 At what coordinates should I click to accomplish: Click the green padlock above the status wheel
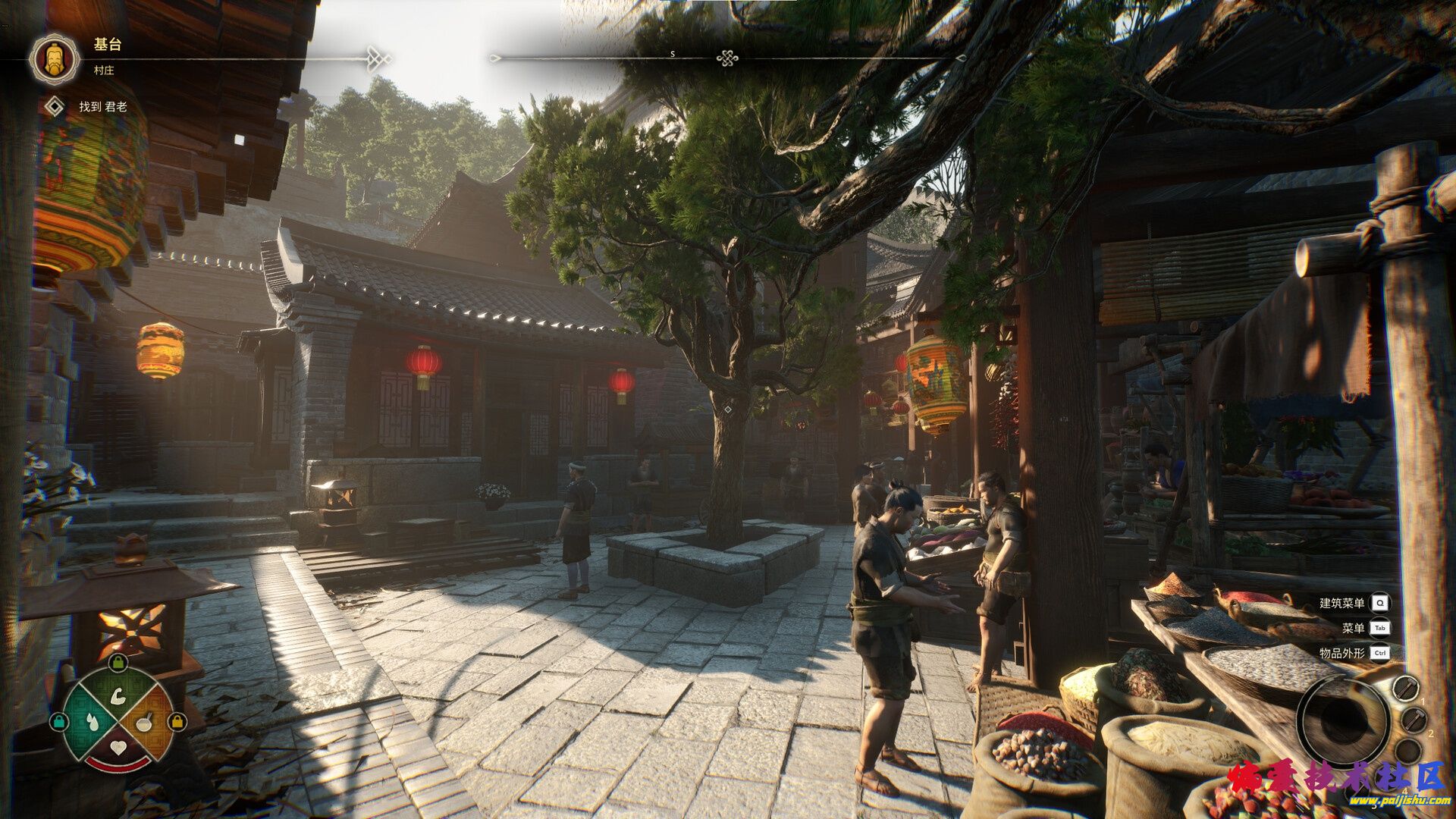coord(117,662)
